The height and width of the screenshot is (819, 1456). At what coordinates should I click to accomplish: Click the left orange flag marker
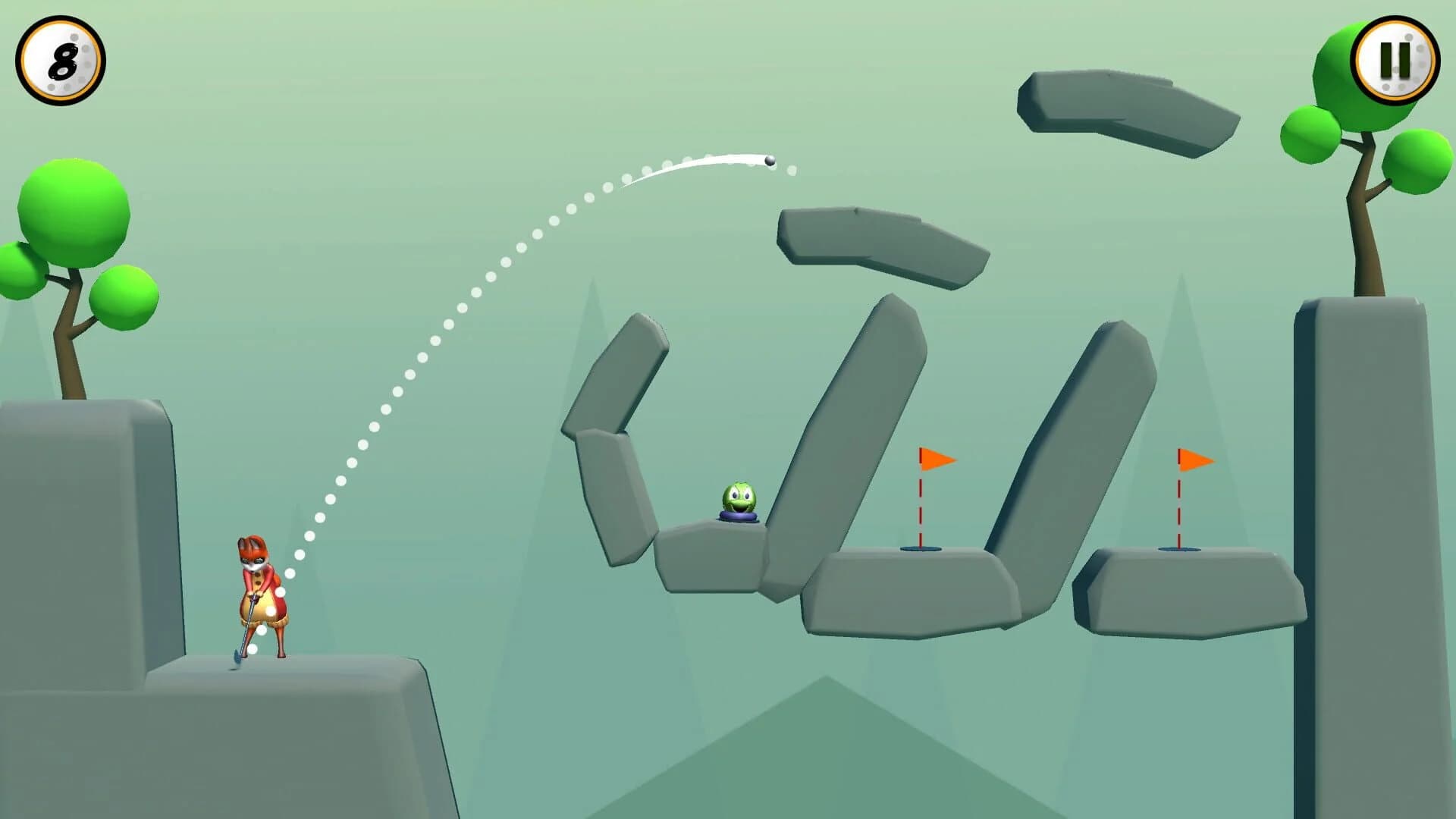pyautogui.click(x=933, y=459)
